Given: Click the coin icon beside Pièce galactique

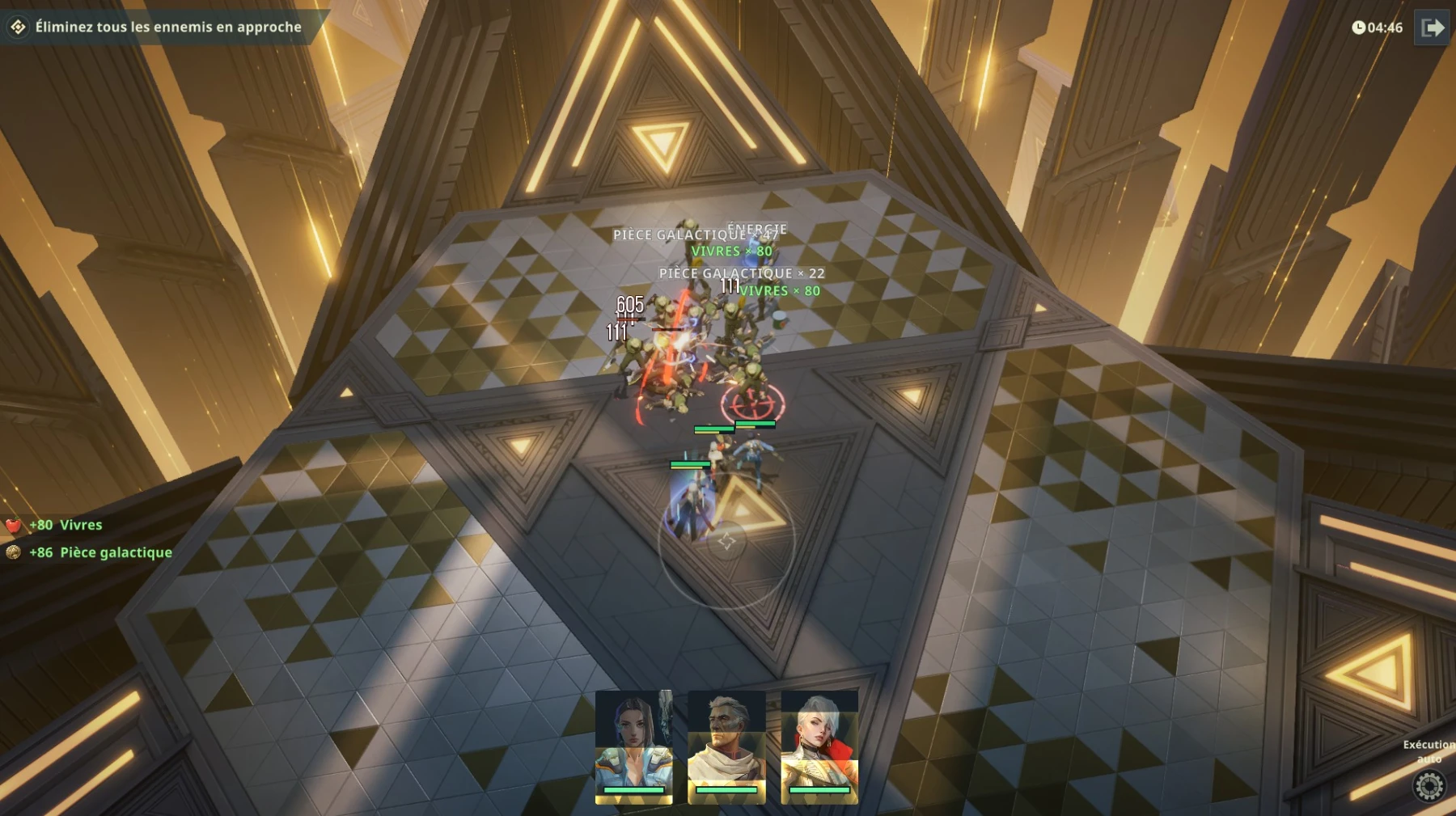Looking at the screenshot, I should pos(13,553).
